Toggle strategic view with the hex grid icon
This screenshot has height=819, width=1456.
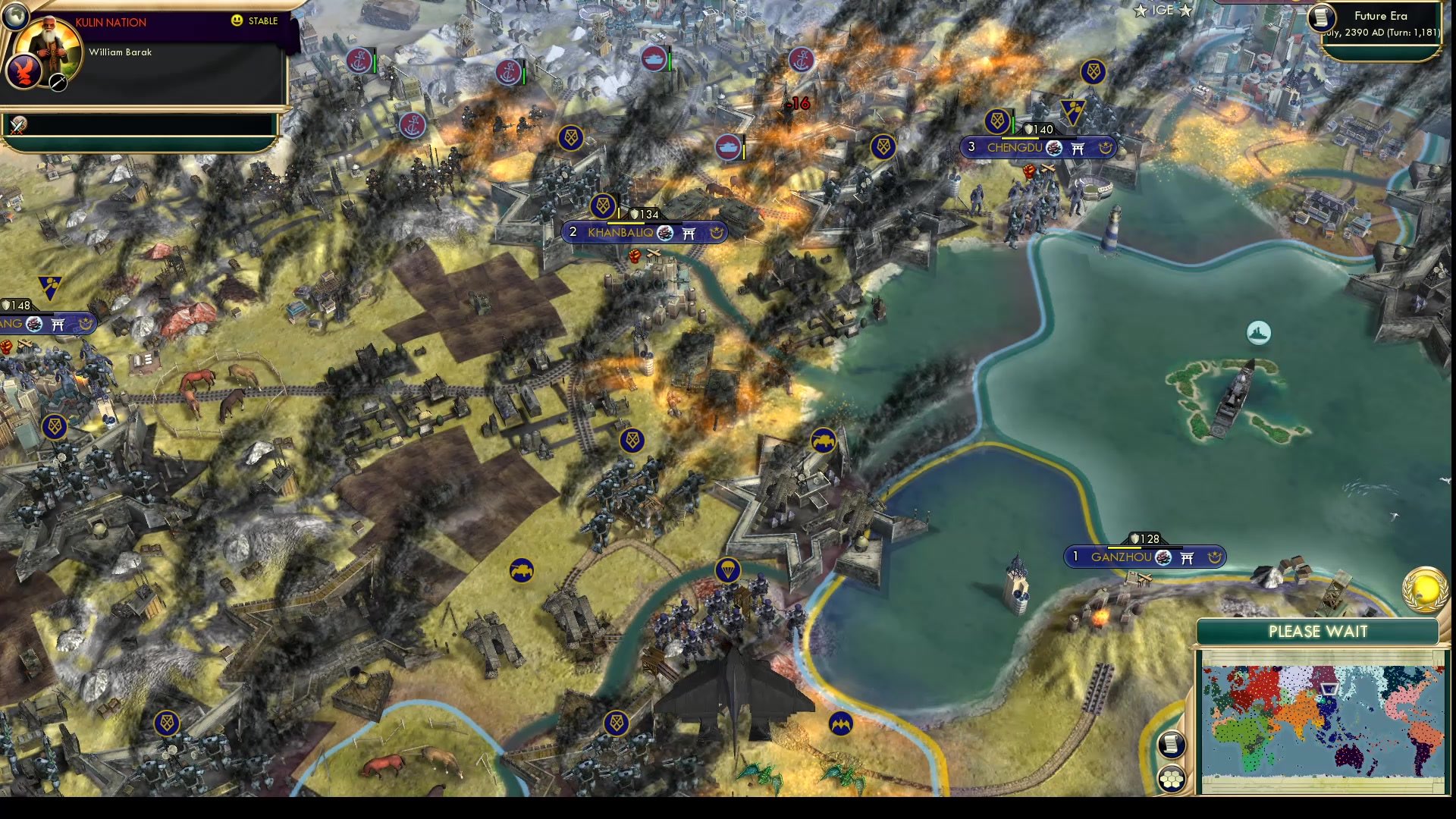point(1172,779)
